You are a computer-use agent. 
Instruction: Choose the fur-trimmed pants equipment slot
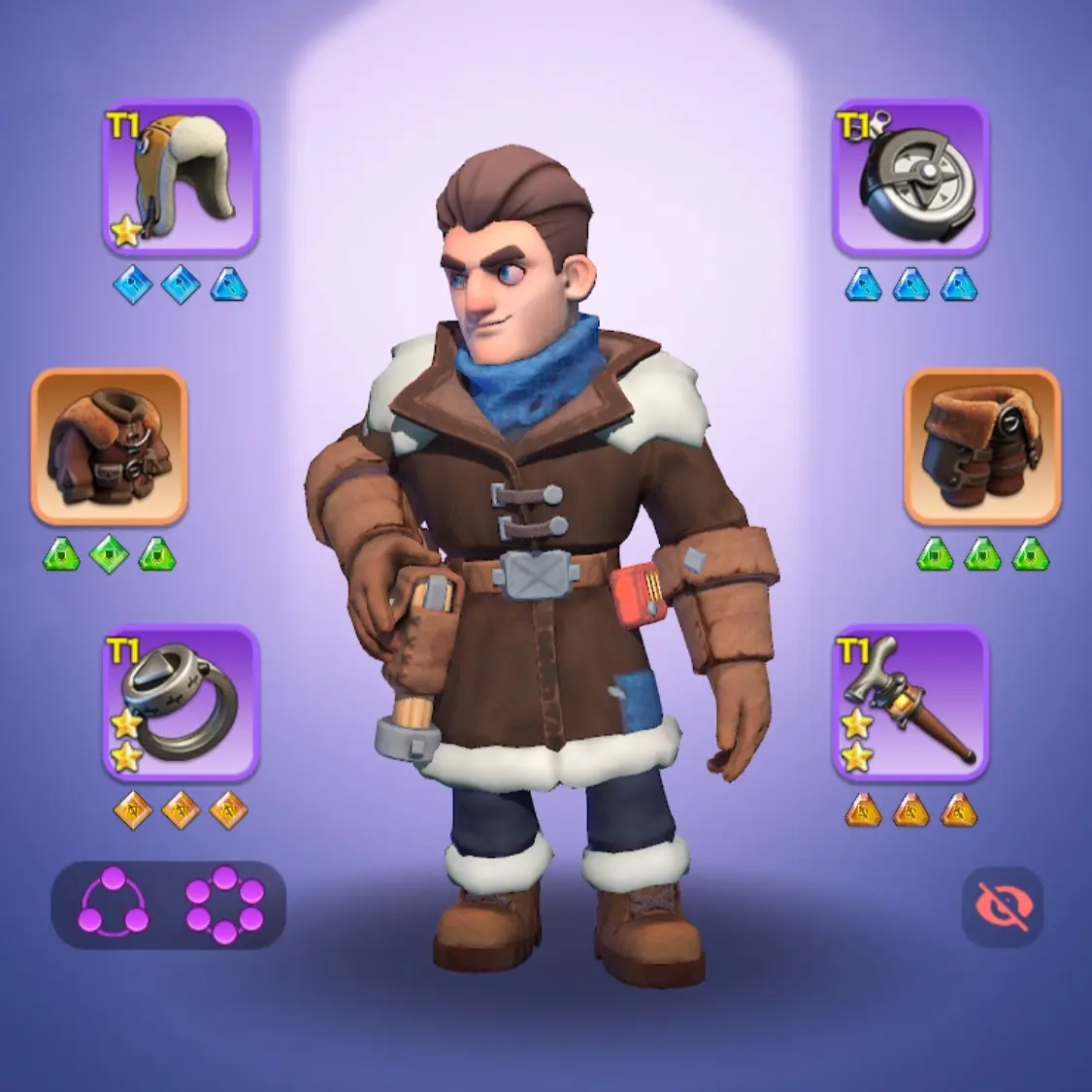point(982,447)
